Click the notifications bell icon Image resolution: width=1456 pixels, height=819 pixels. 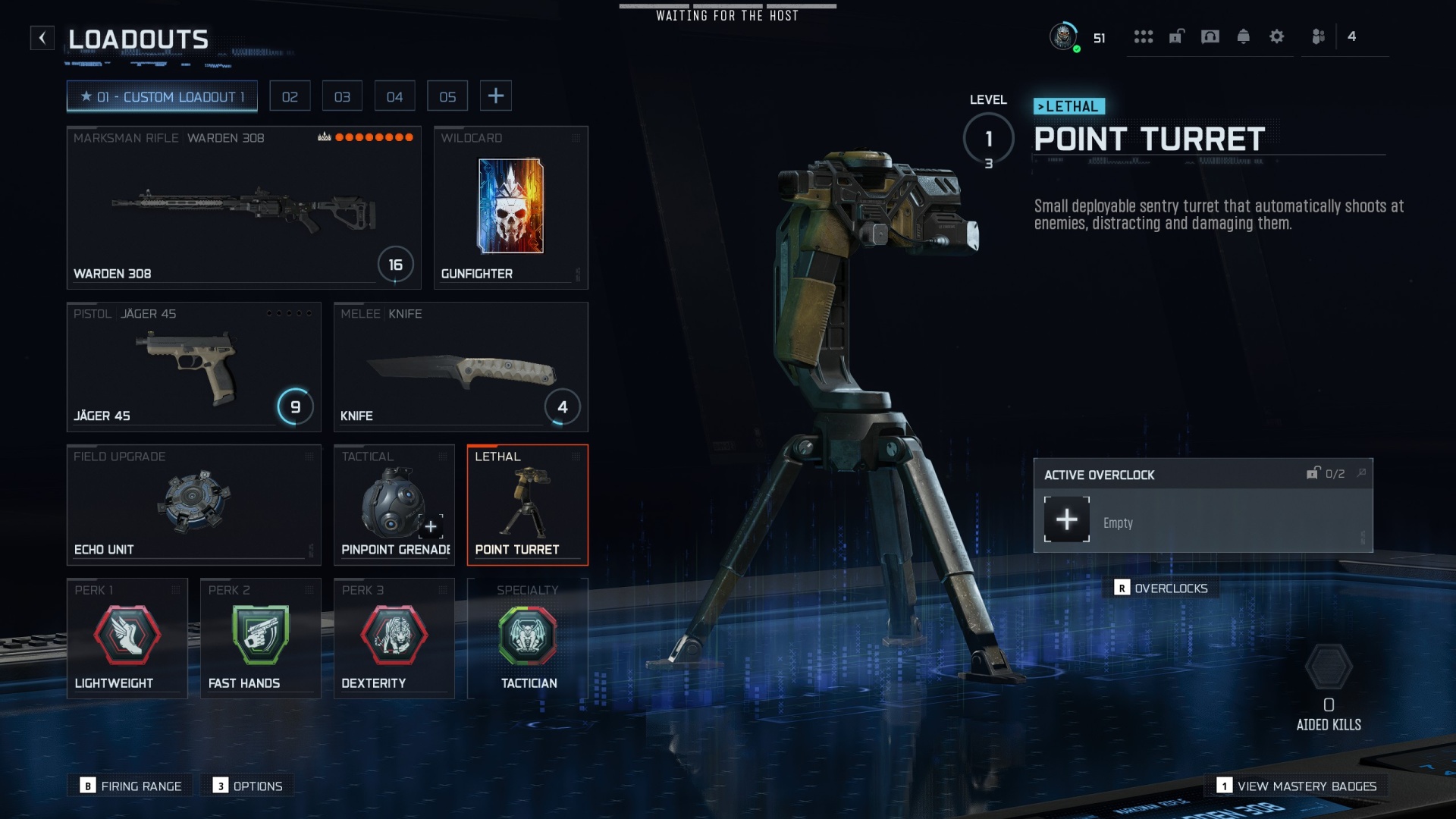[1244, 36]
